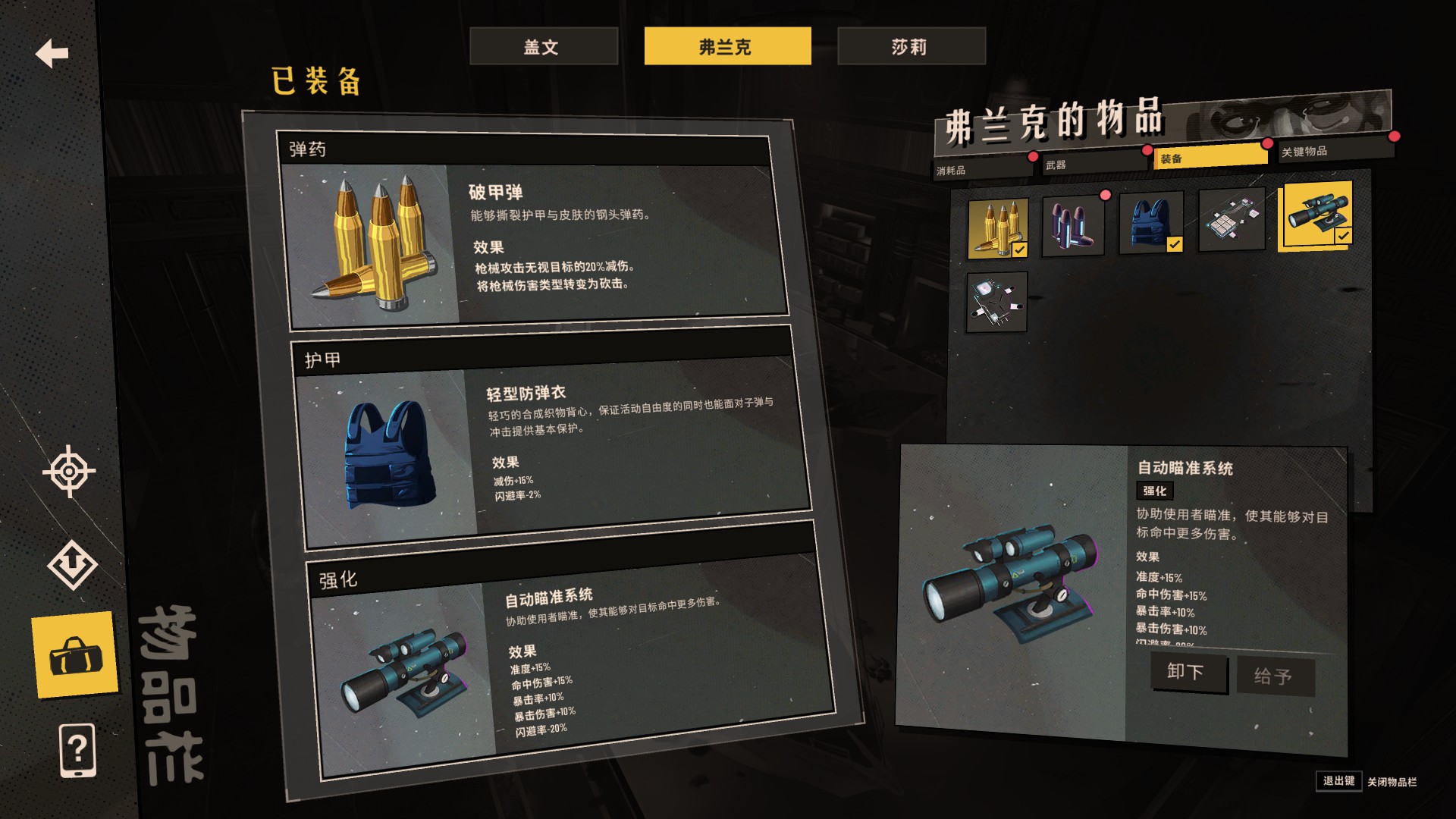The width and height of the screenshot is (1456, 819).
Task: Toggle the checkmark on the scope item
Action: point(1345,235)
